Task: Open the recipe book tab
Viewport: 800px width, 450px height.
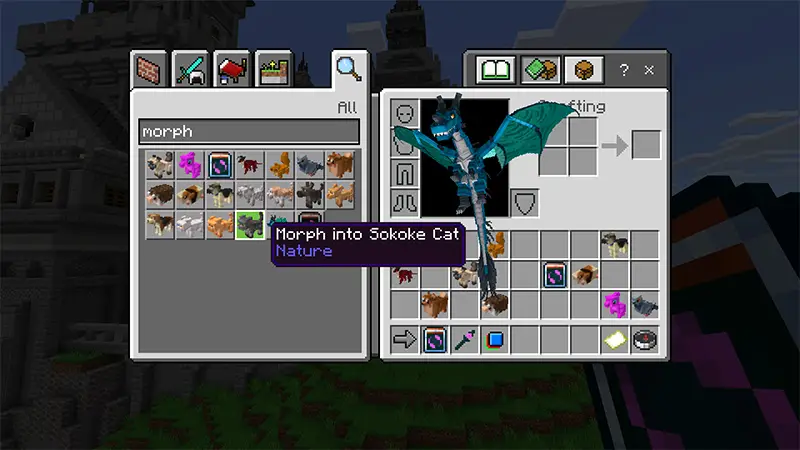Action: coord(496,70)
